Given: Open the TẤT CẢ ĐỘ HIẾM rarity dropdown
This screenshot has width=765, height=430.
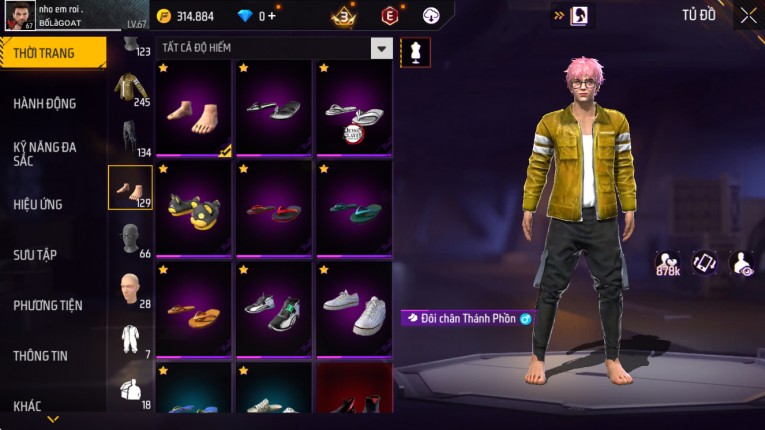Looking at the screenshot, I should click(x=381, y=48).
